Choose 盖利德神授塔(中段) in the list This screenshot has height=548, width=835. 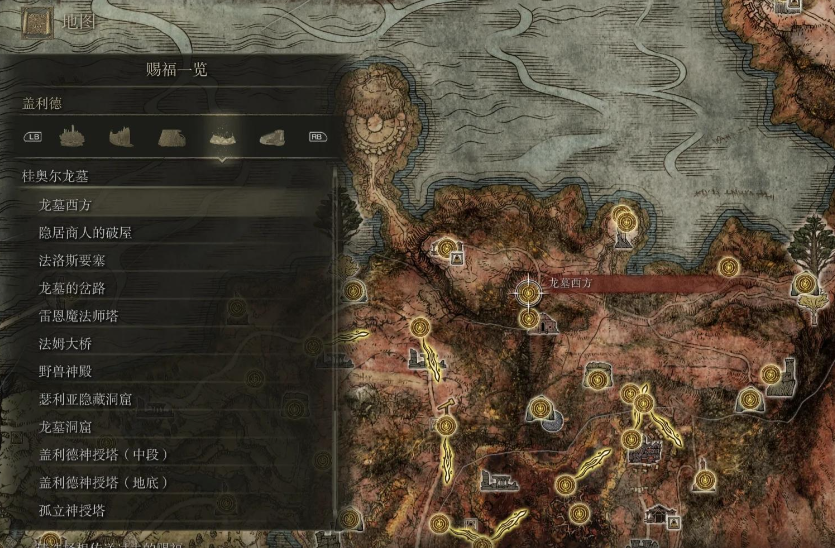coord(103,455)
